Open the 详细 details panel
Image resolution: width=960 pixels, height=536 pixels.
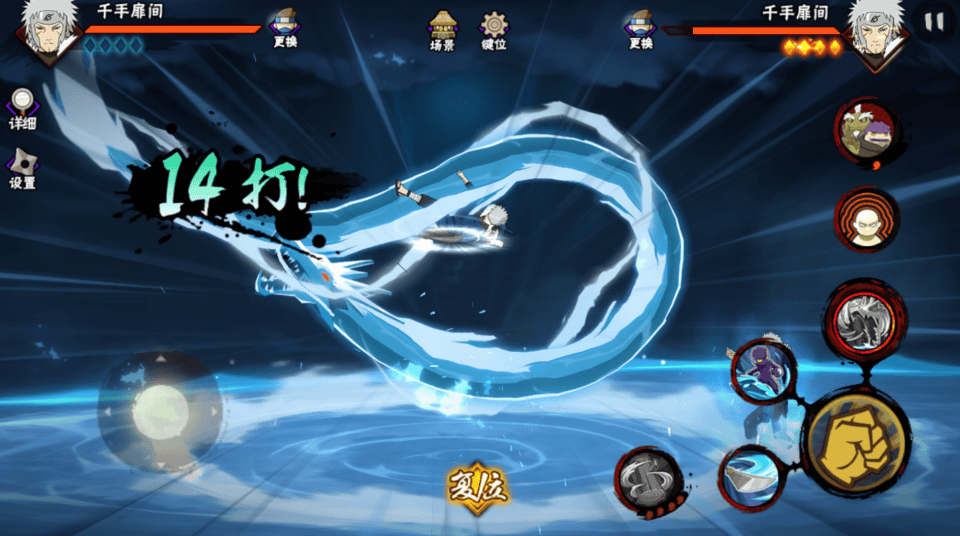(x=22, y=108)
